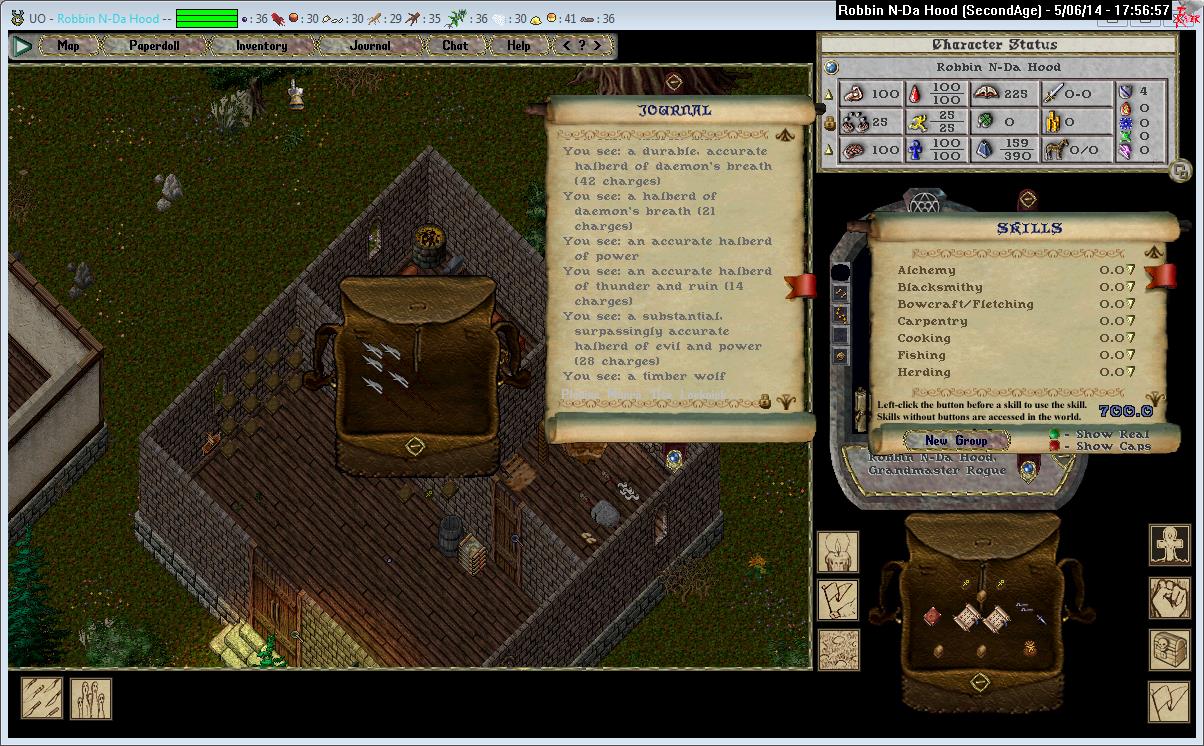Collapse the menu bar with the green arrow

coord(22,46)
